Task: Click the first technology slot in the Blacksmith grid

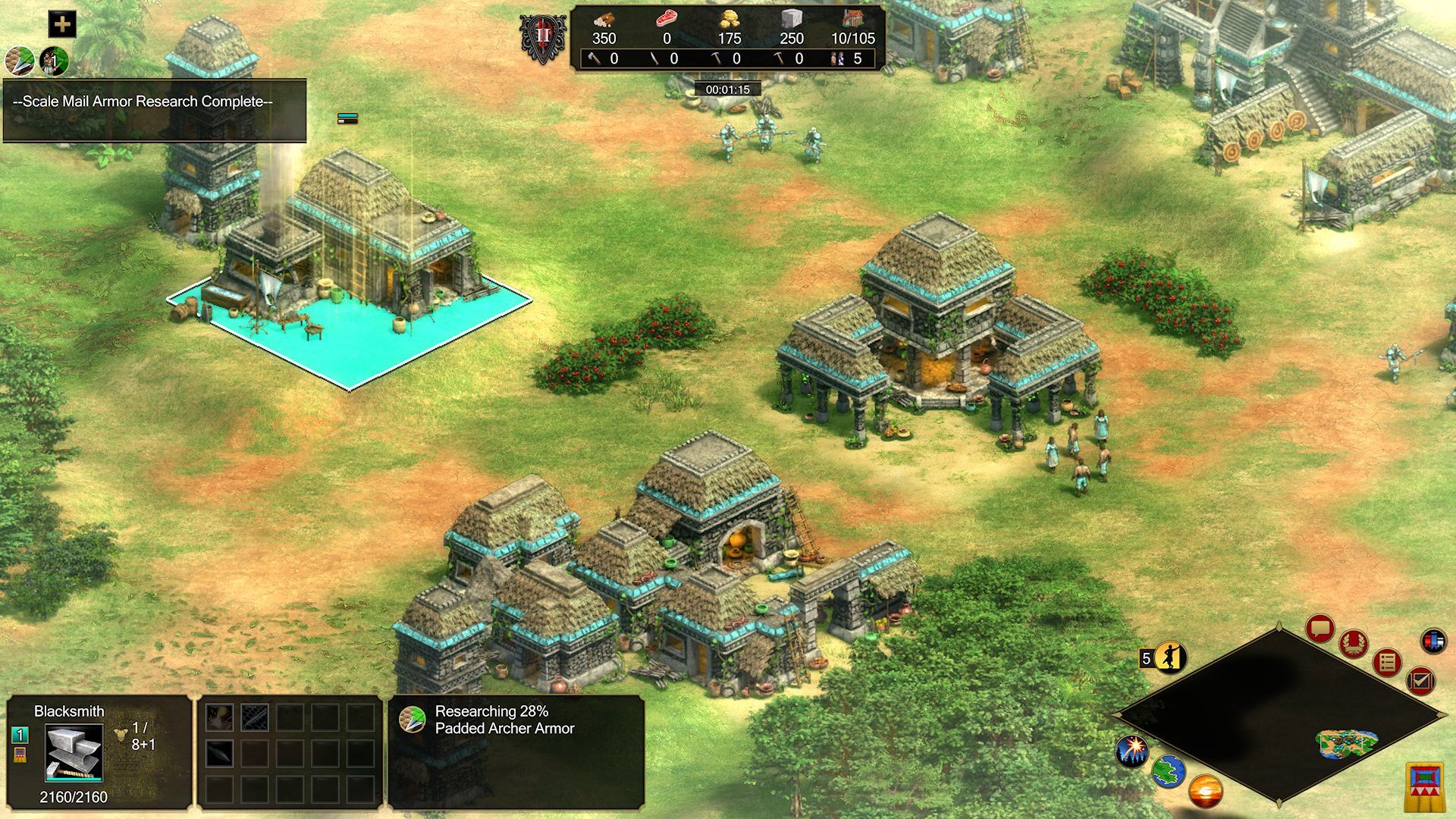Action: pos(219,717)
